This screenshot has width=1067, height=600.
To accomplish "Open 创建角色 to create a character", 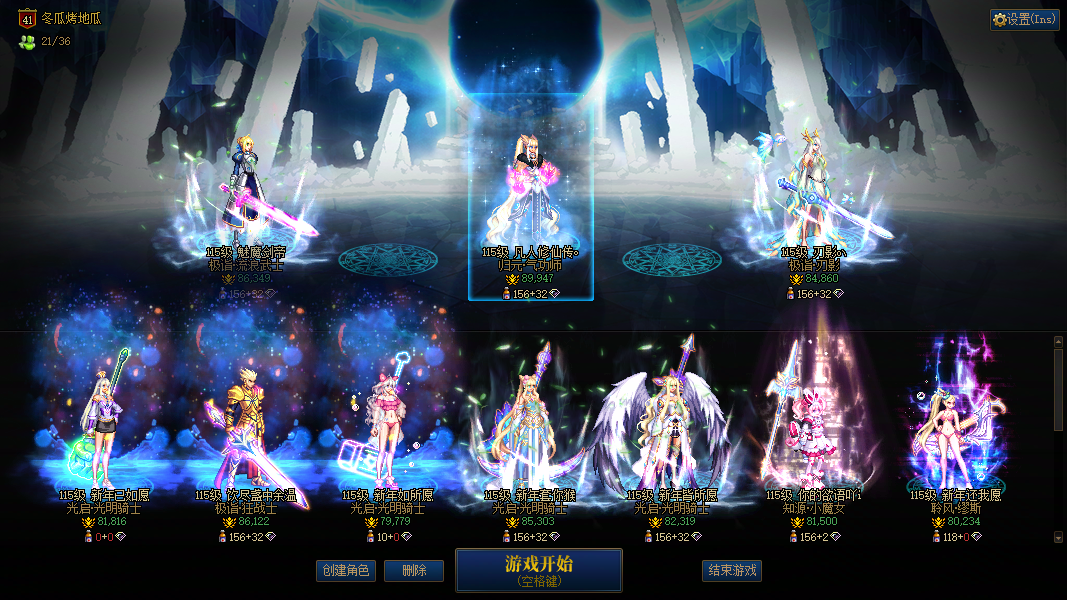I will (345, 571).
